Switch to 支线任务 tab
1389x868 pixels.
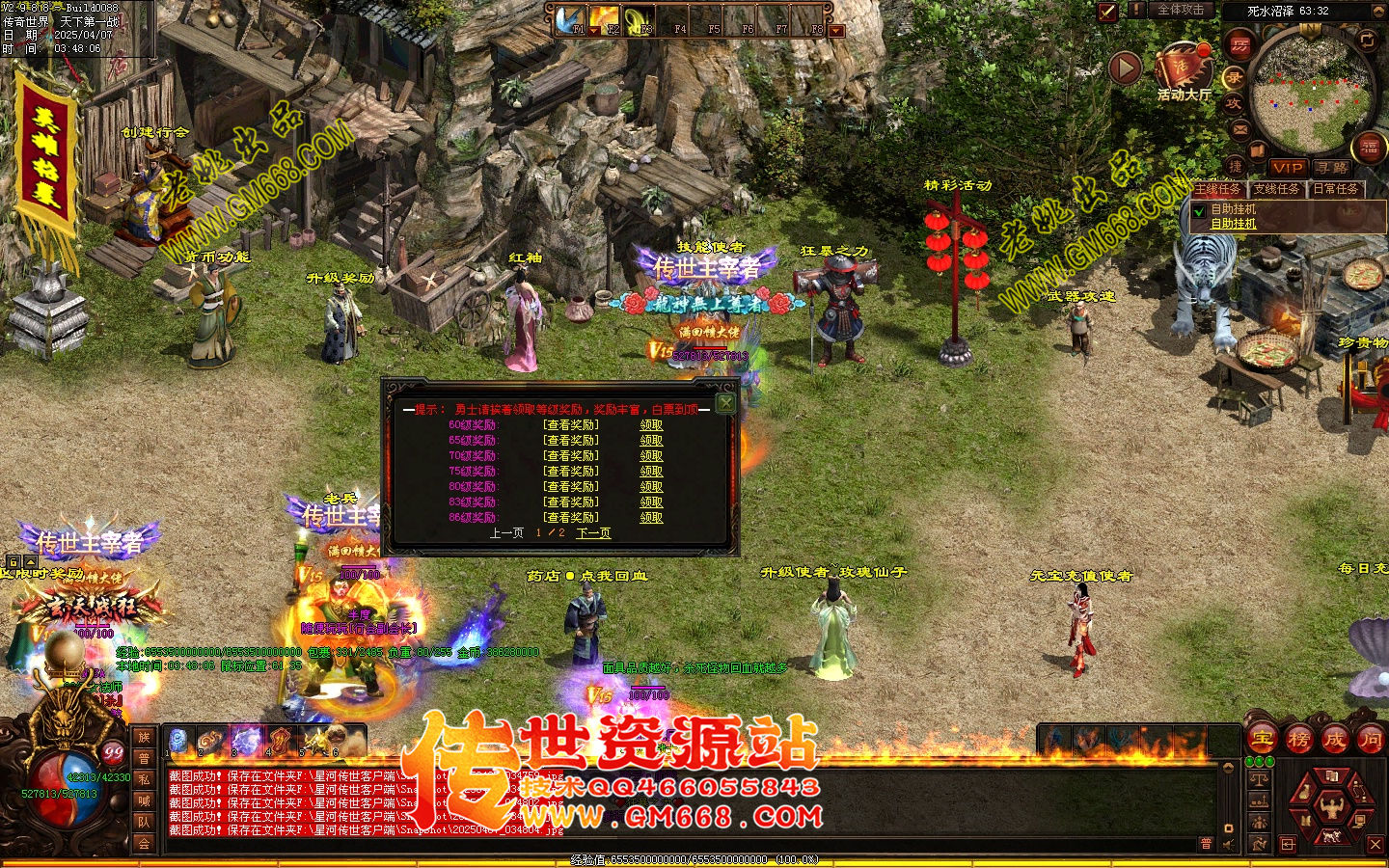[x=1276, y=189]
